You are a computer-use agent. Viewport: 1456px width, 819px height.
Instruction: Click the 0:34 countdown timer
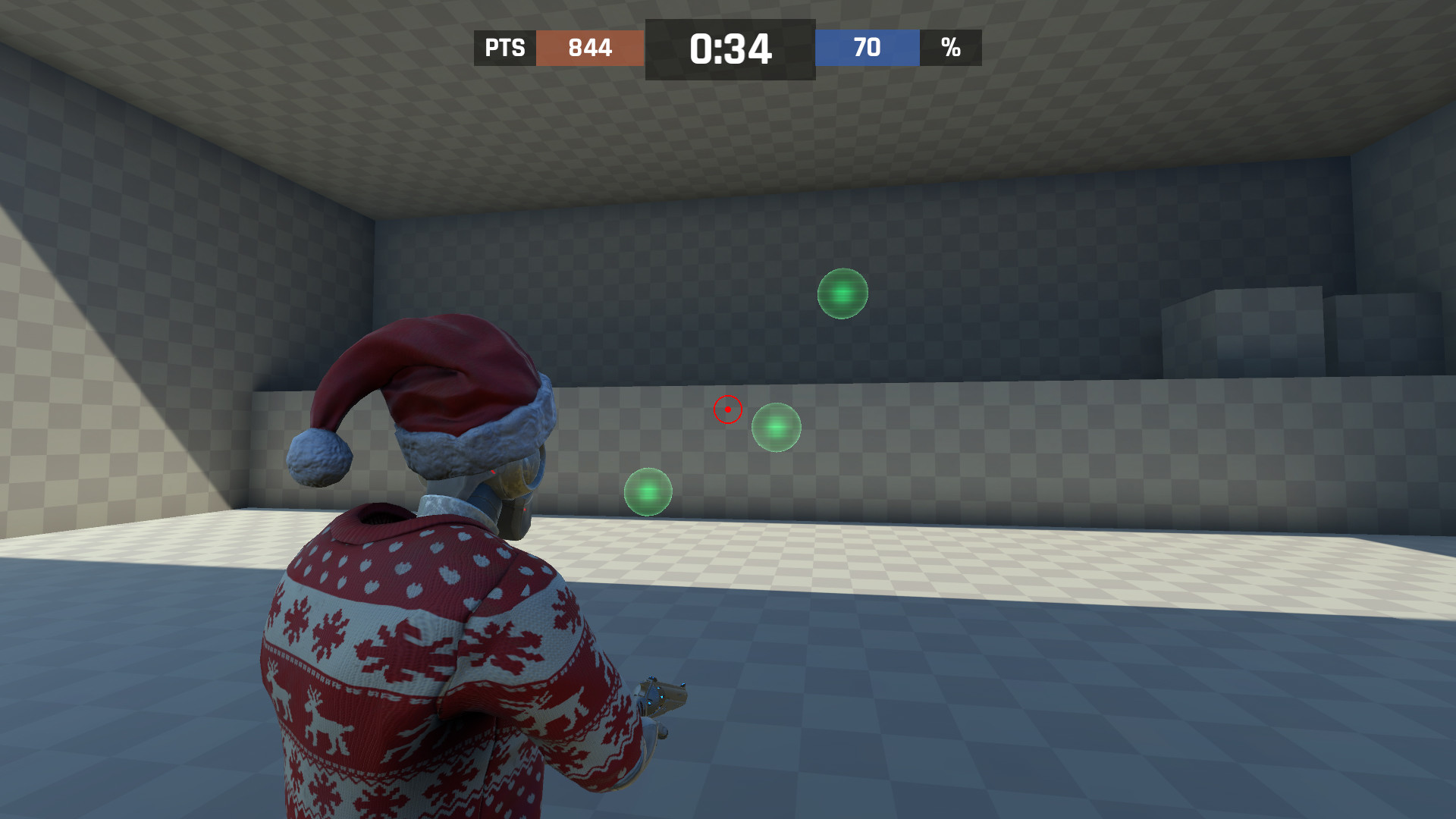pyautogui.click(x=730, y=47)
